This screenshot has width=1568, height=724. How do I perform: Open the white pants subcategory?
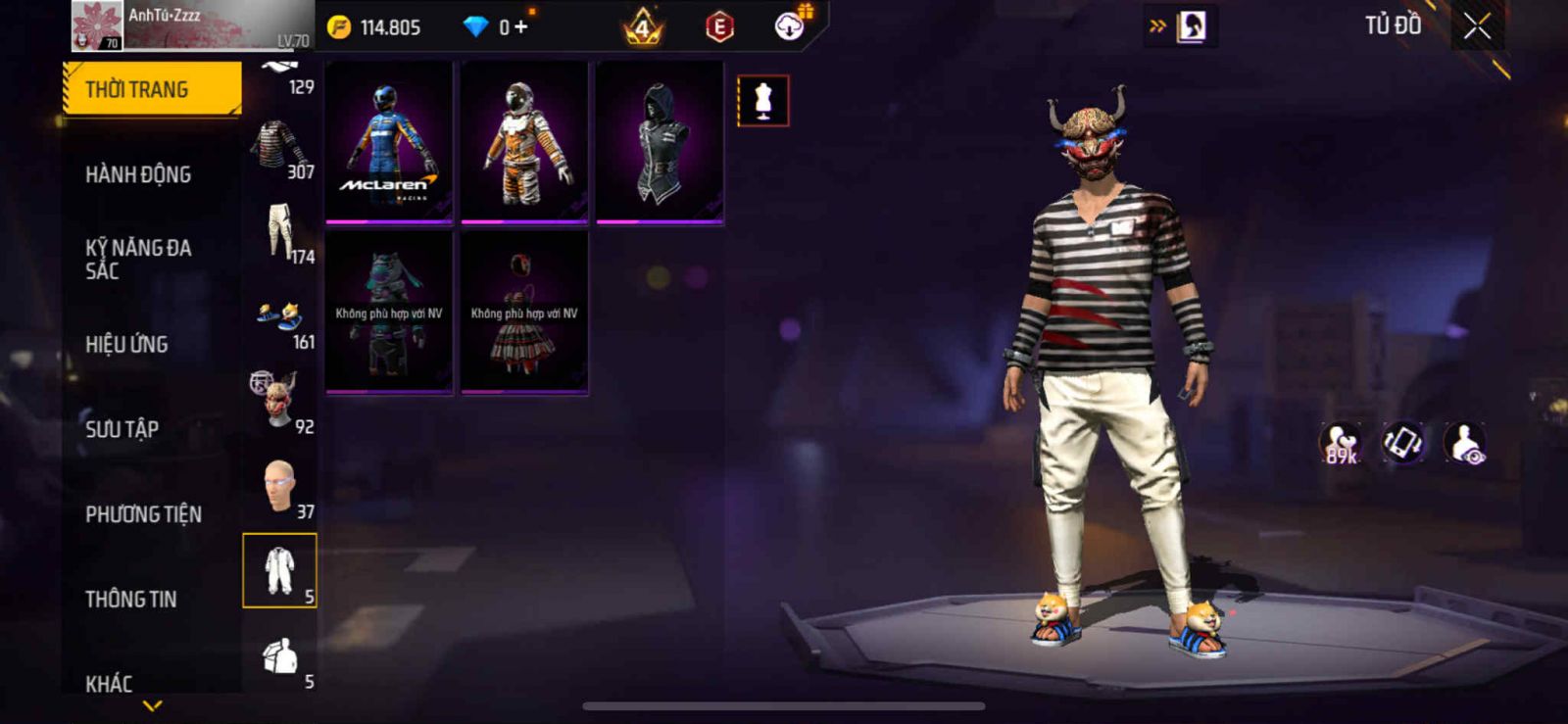pyautogui.click(x=280, y=233)
